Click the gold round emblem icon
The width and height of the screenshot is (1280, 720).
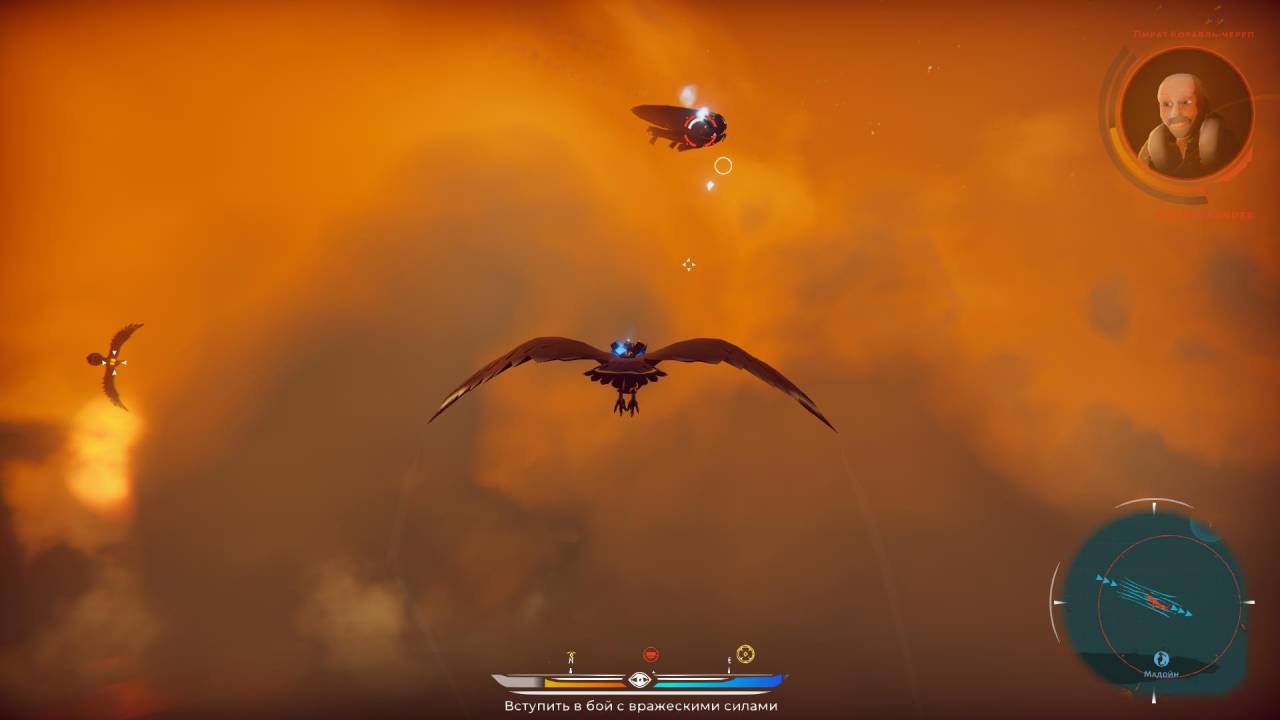[745, 654]
